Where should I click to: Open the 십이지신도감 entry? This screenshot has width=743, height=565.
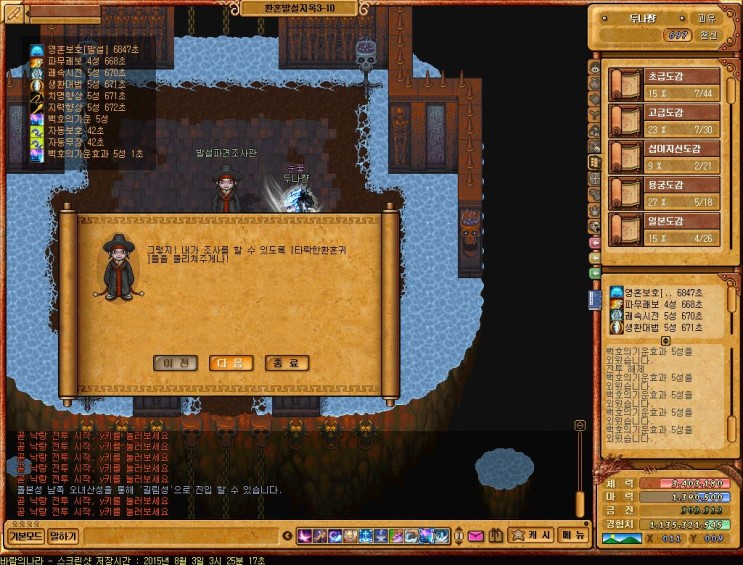[x=665, y=157]
